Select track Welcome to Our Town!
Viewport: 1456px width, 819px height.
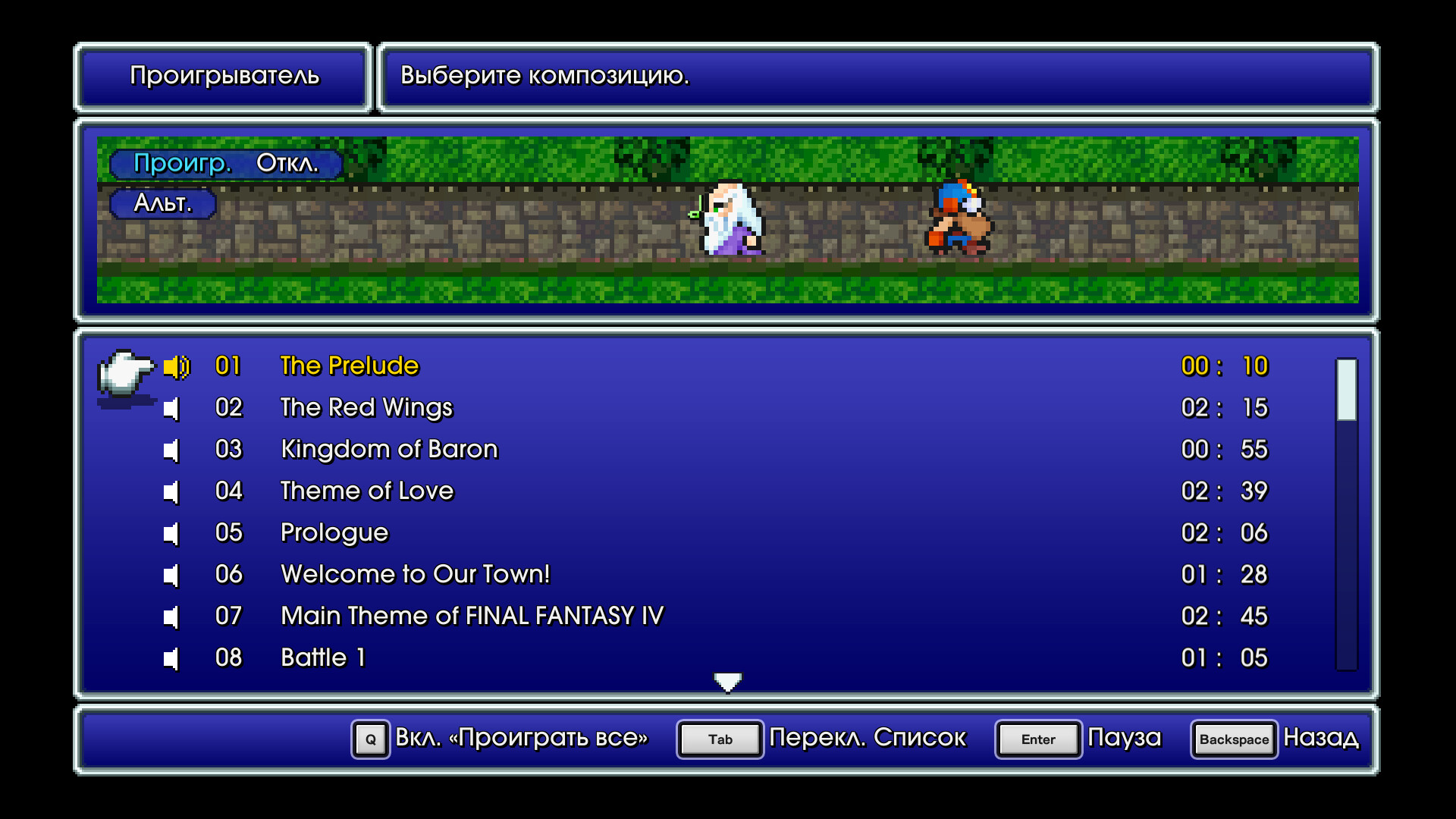coord(416,574)
